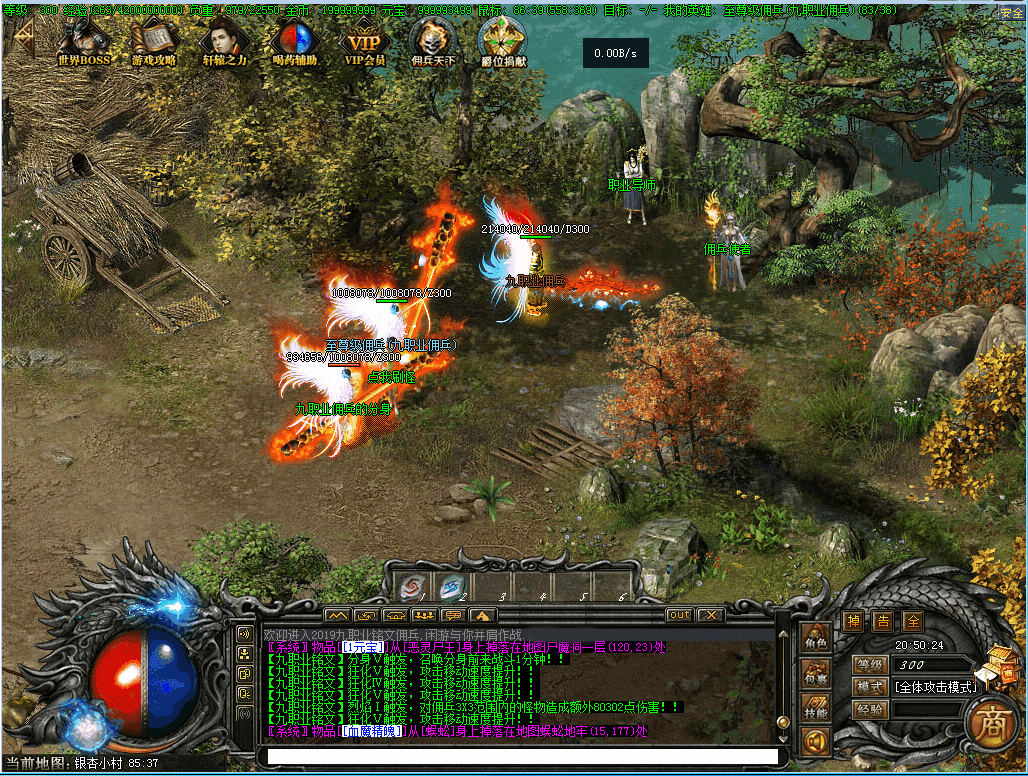Screen dimensions: 1028x776
Task: Click the 模式 attack mode button
Action: [x=869, y=687]
